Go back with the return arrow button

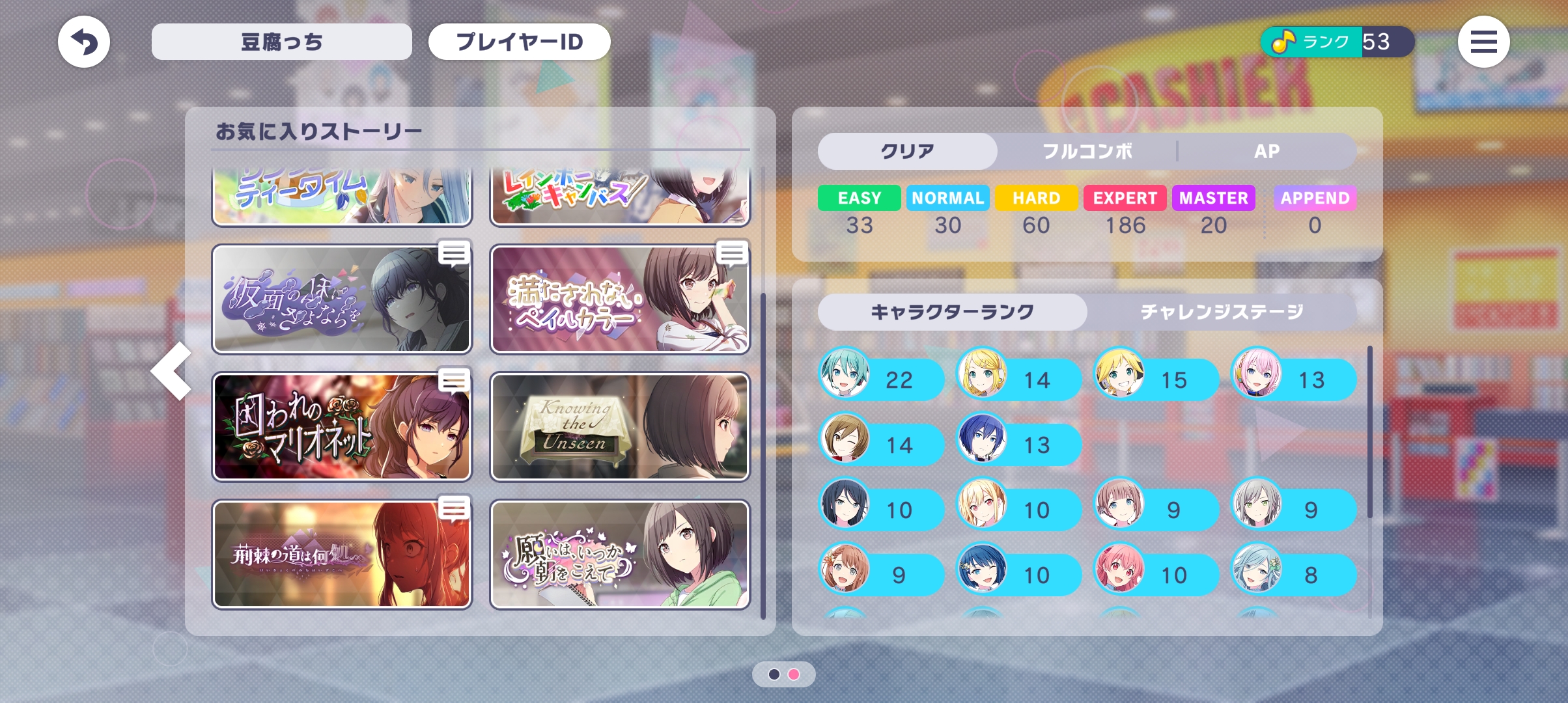(84, 42)
